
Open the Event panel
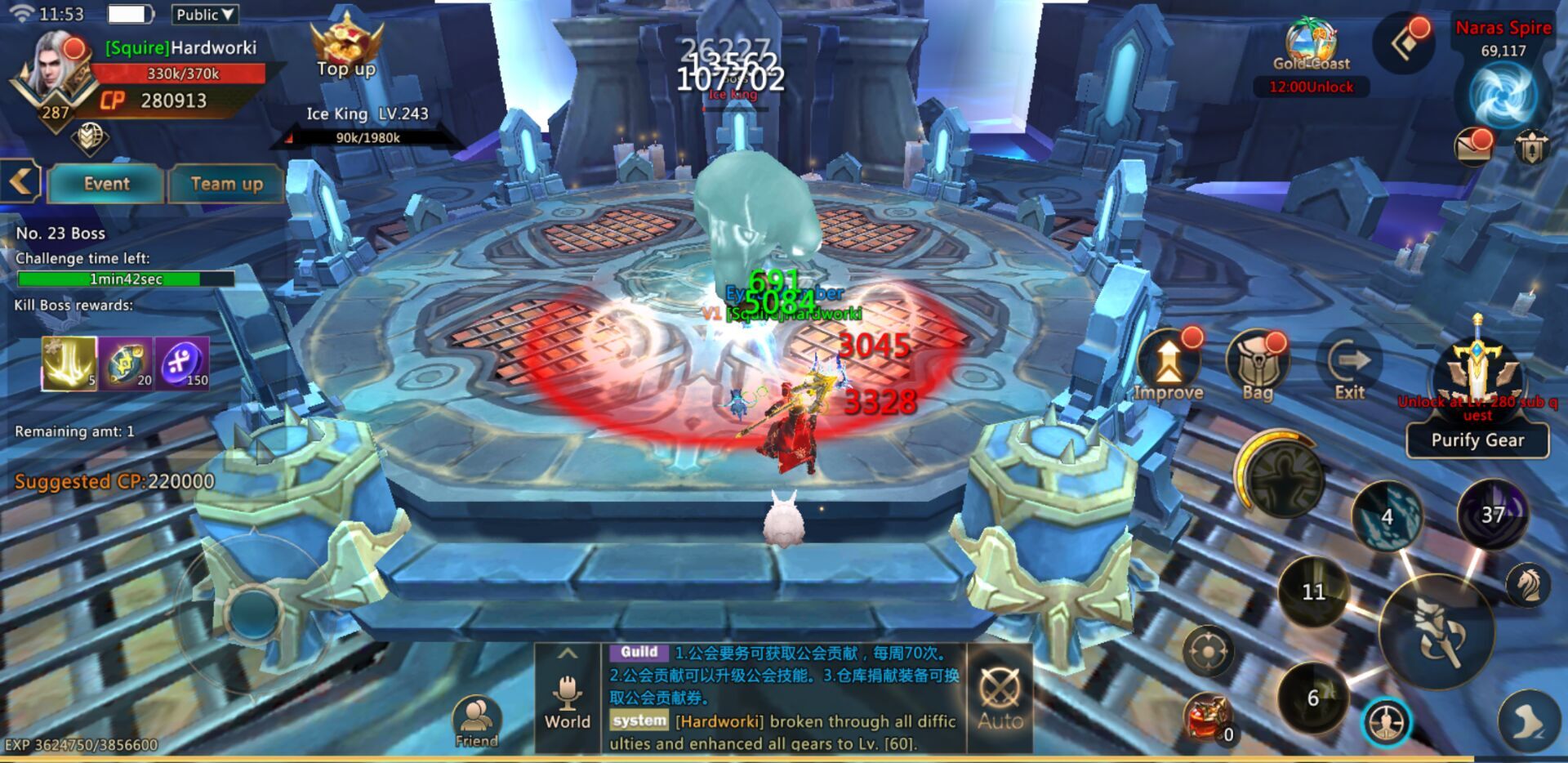[x=106, y=184]
